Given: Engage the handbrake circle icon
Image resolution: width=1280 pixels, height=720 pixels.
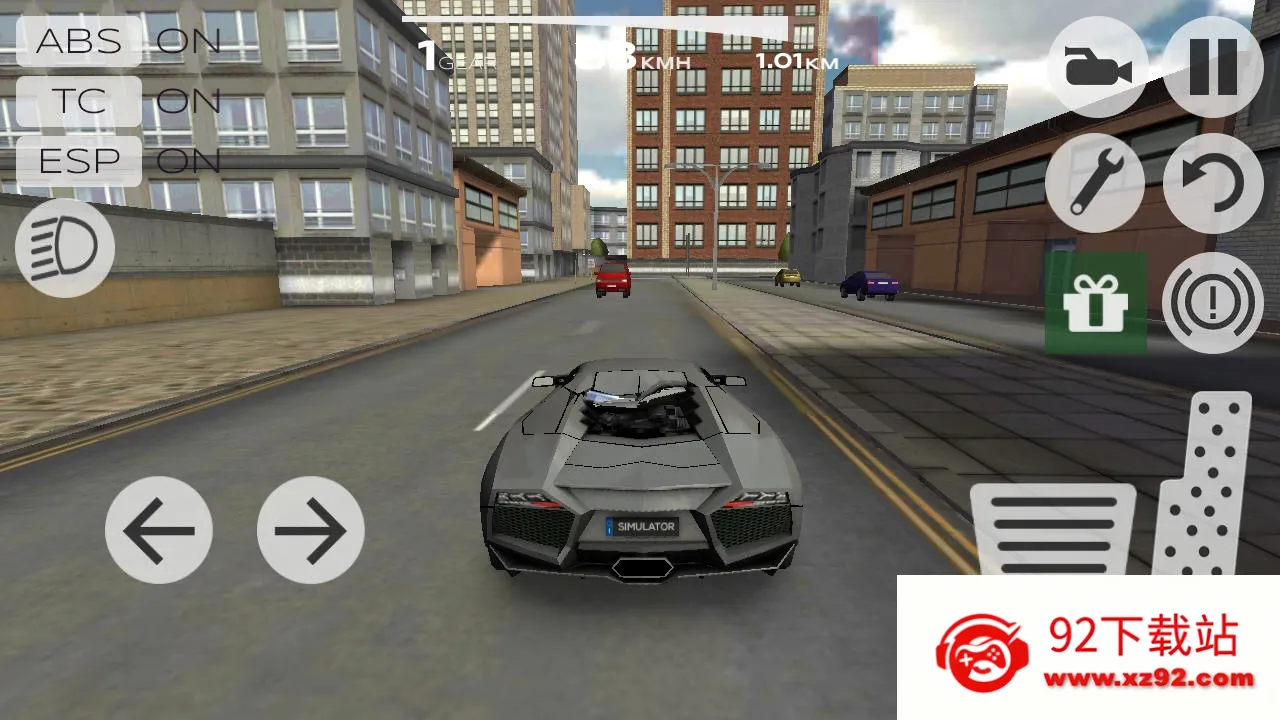Looking at the screenshot, I should [x=1212, y=303].
